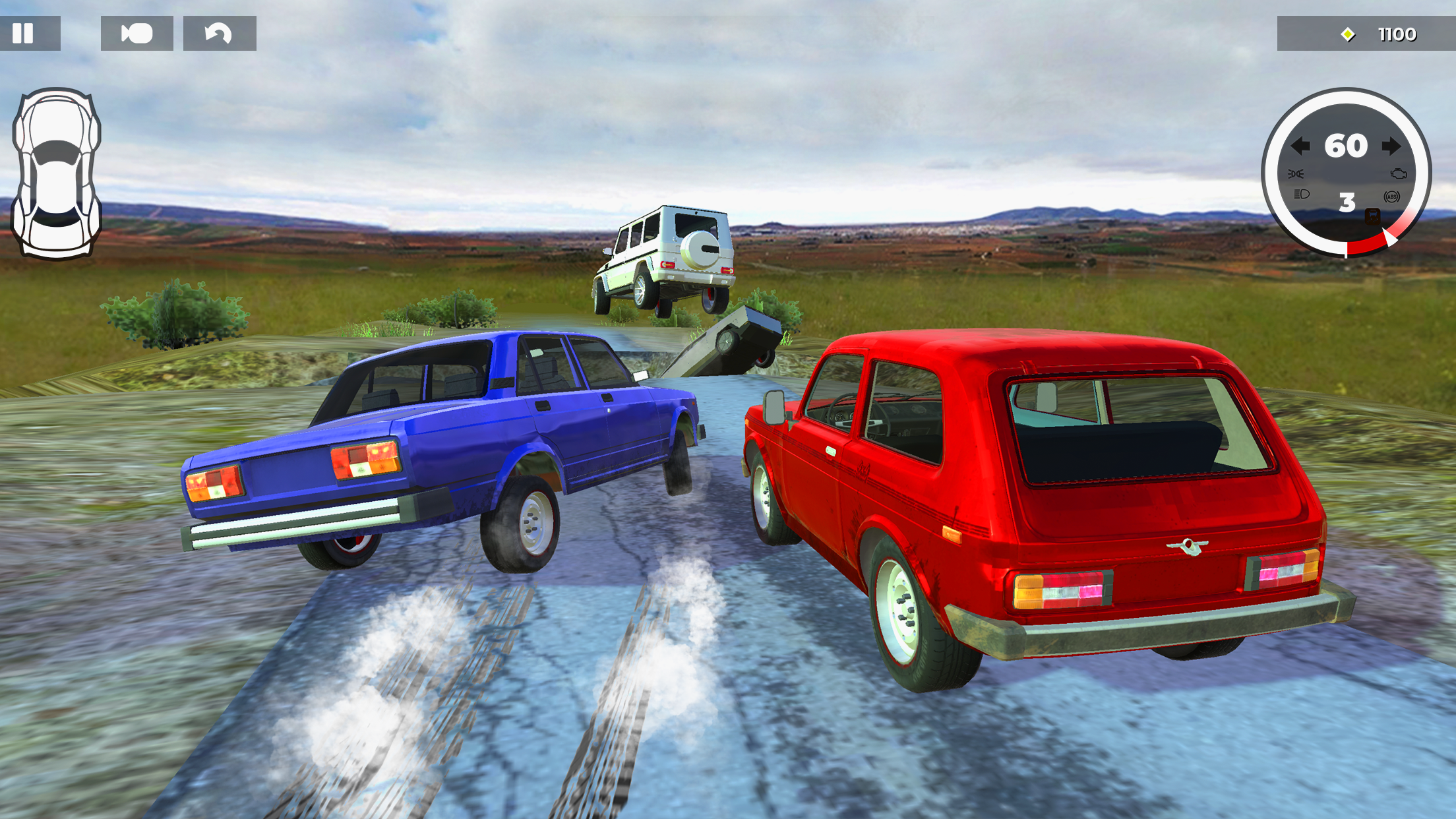
Task: Click the check-engine icon on the dashboard
Action: pos(1399,173)
